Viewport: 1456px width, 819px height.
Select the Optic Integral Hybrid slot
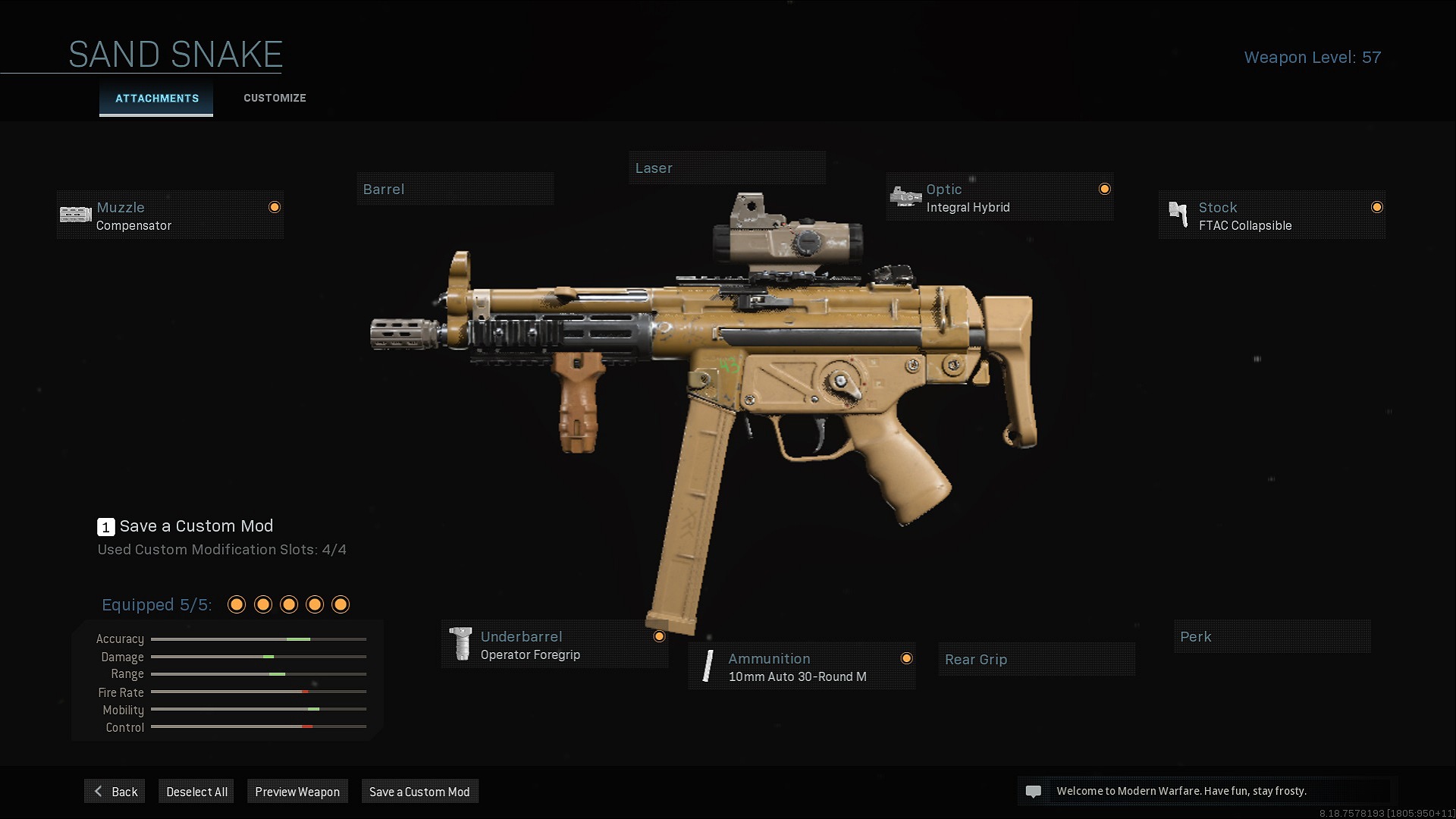(999, 198)
